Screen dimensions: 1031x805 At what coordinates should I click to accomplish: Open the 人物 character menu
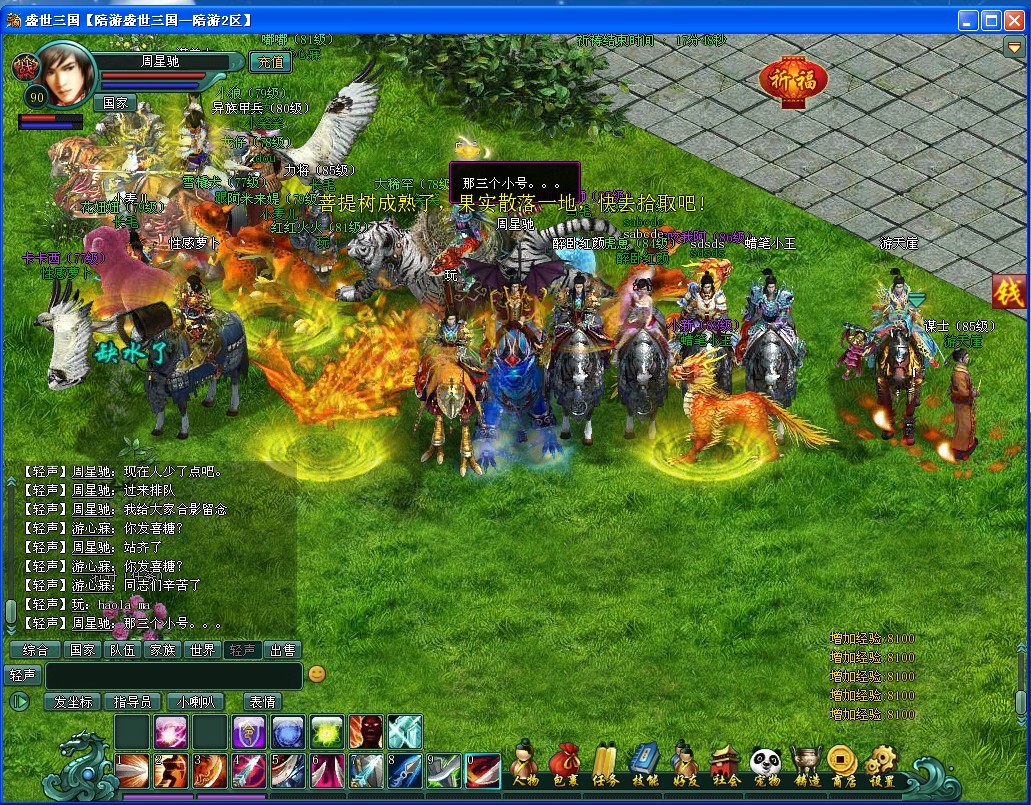click(523, 763)
